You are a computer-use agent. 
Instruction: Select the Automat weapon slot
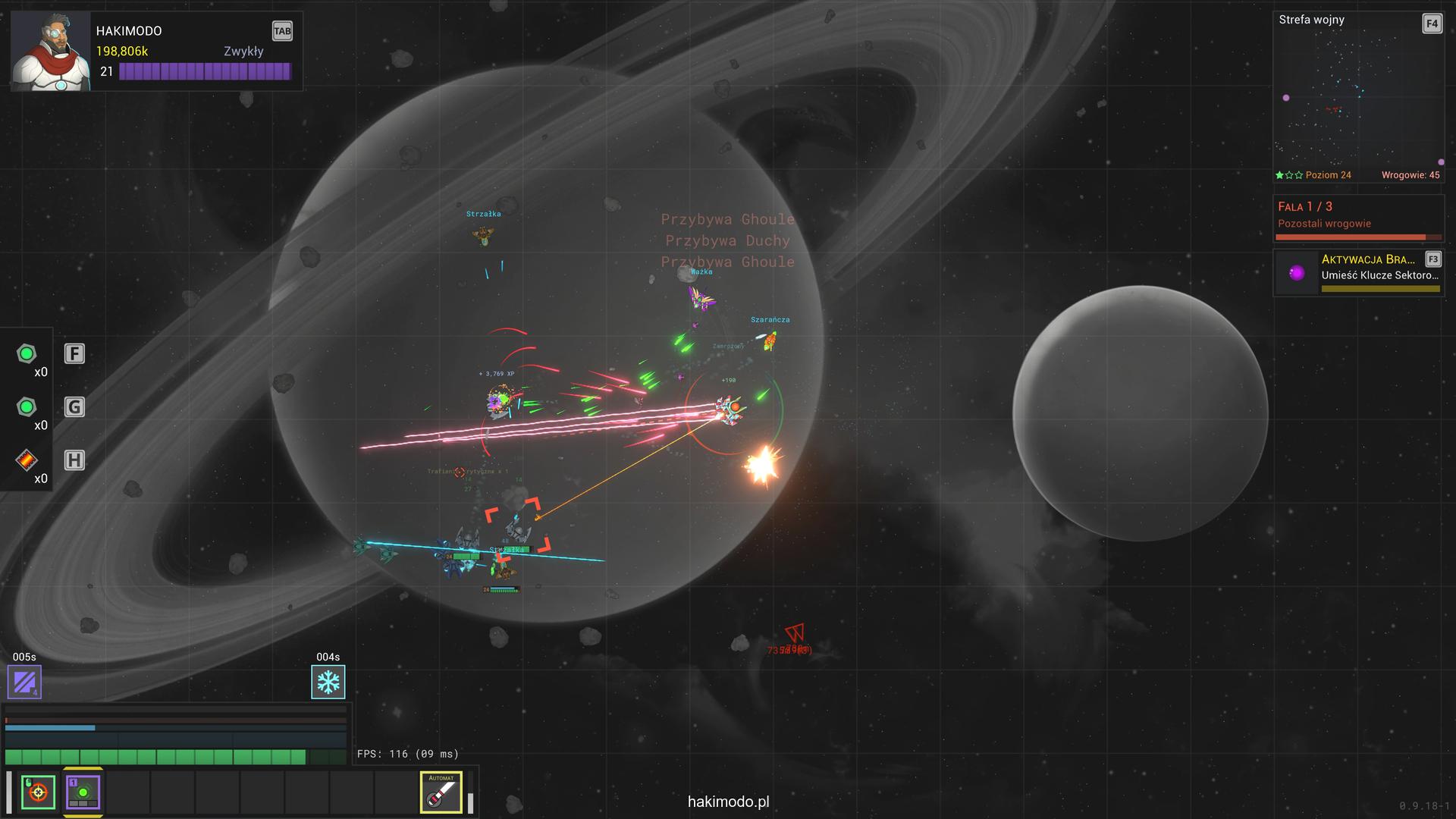click(x=441, y=792)
